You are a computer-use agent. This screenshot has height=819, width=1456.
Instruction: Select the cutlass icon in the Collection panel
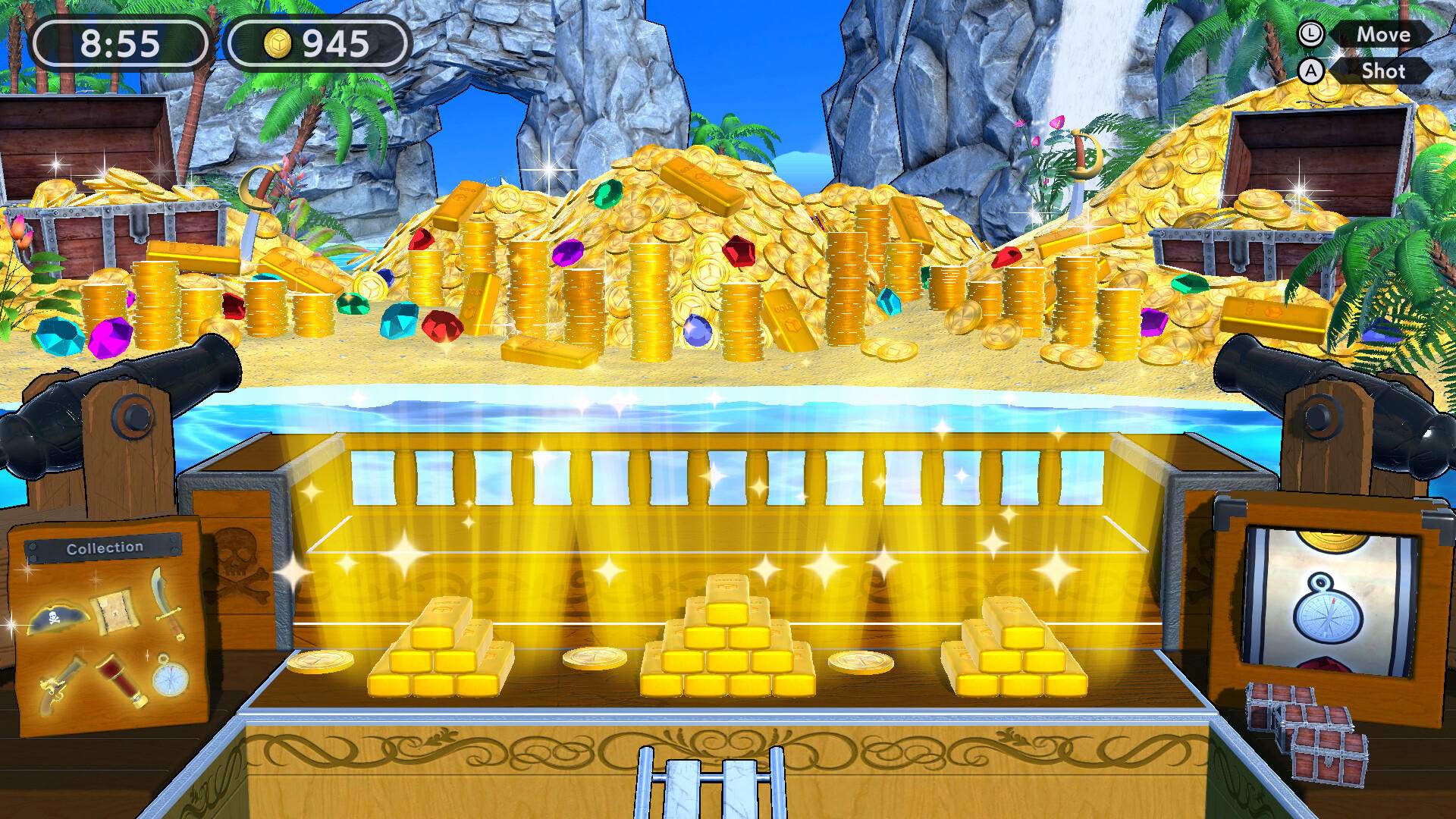coord(168,607)
